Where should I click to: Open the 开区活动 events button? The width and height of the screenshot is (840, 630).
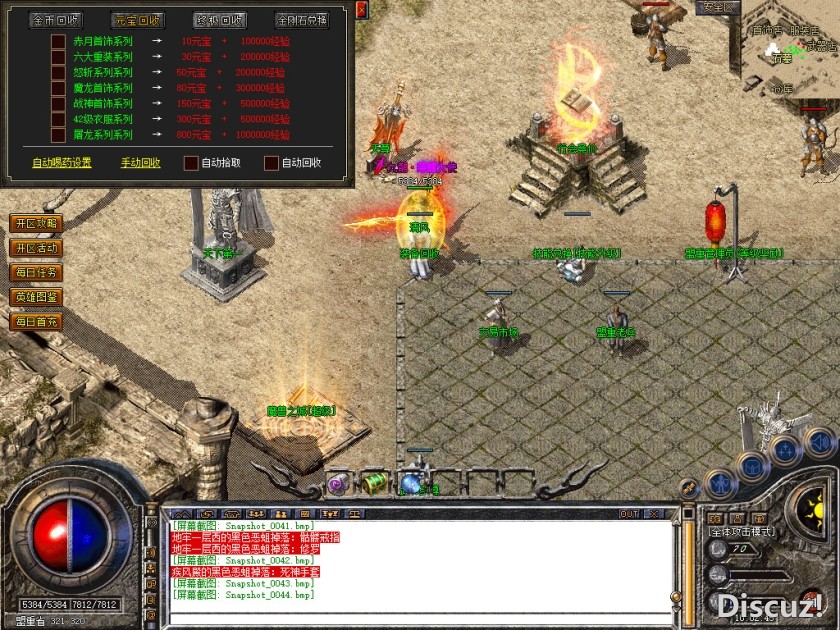click(x=35, y=247)
